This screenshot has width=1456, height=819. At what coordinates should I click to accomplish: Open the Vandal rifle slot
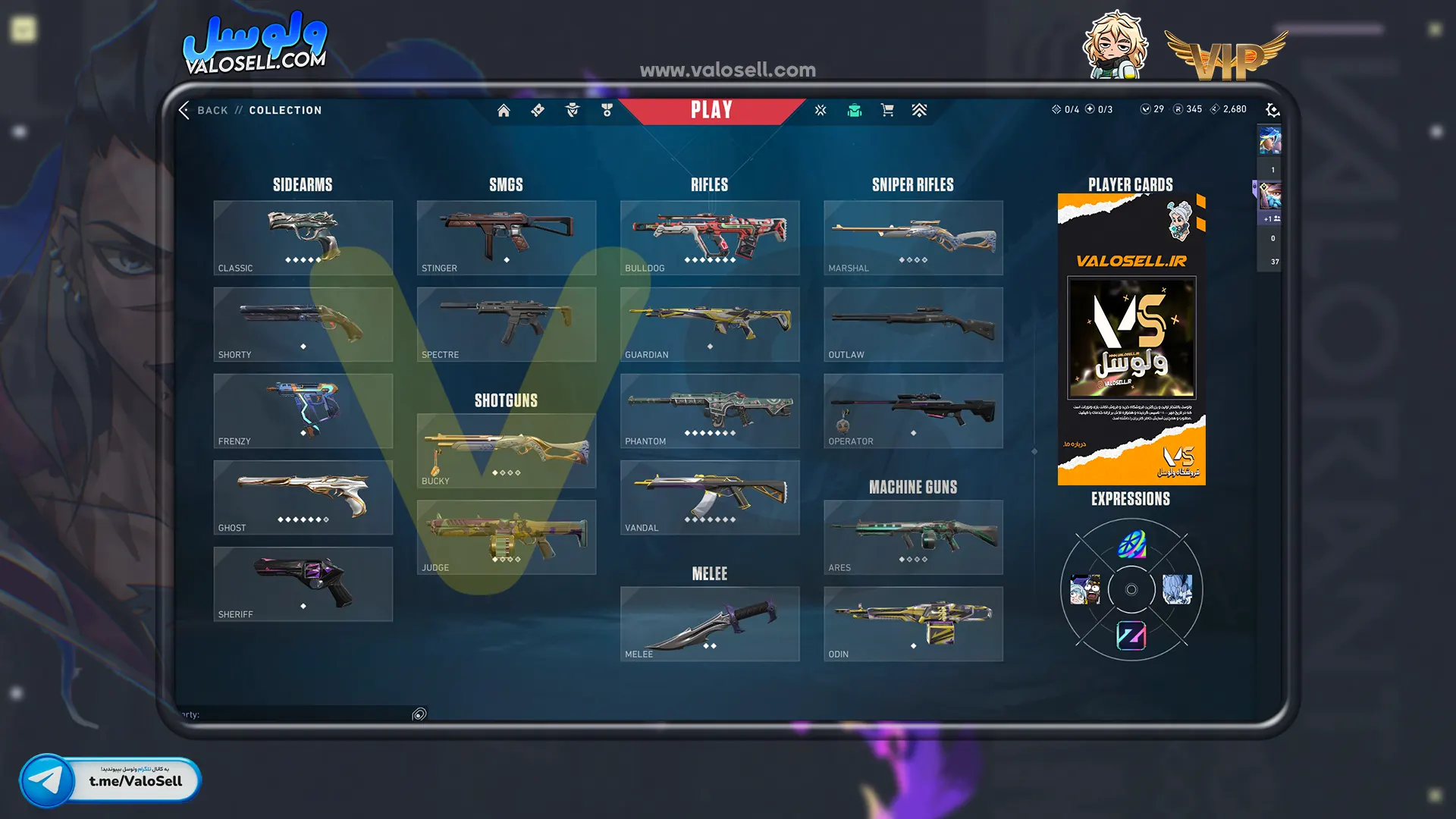pos(709,497)
